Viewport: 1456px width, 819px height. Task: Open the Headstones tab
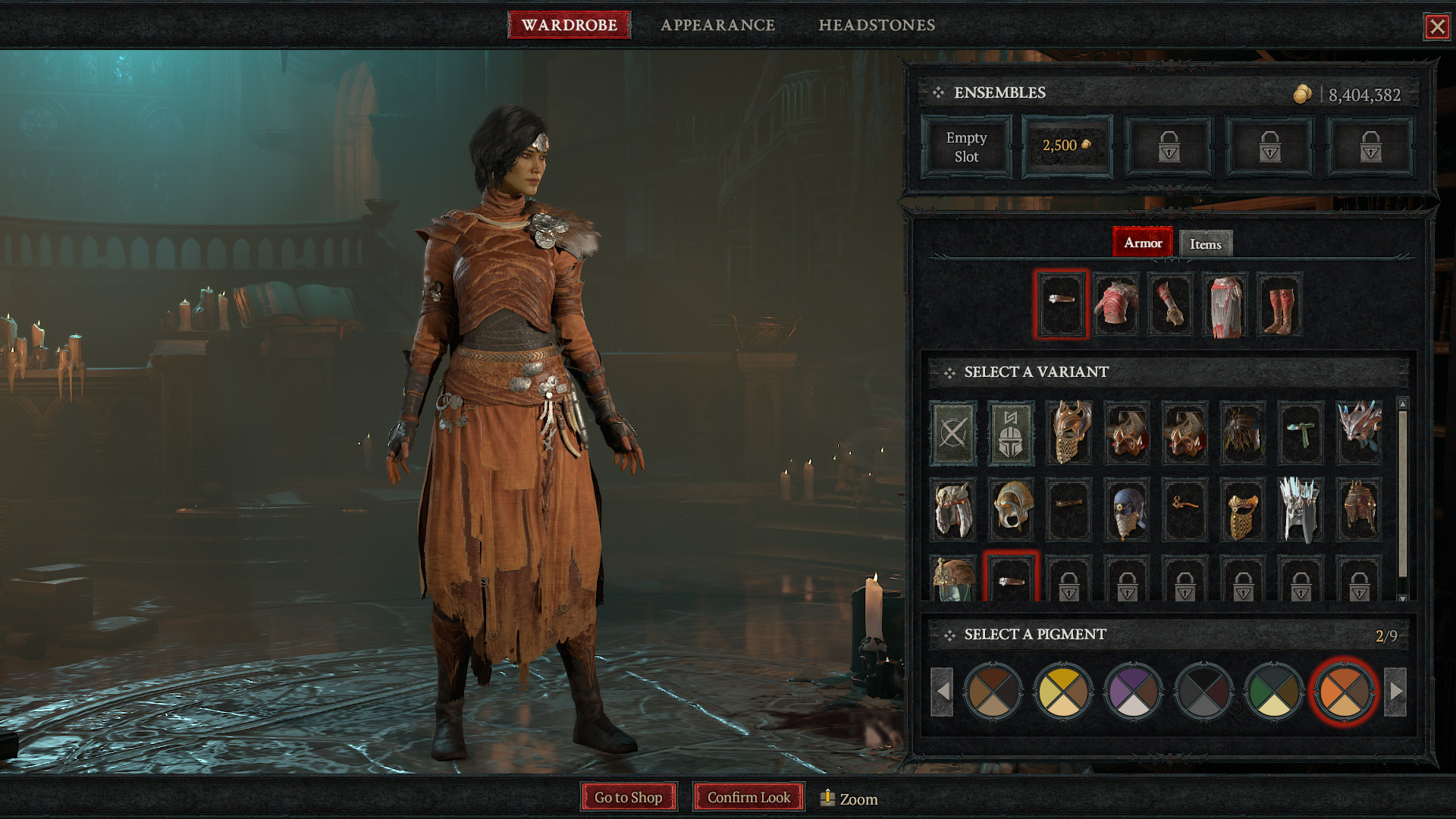pyautogui.click(x=877, y=25)
